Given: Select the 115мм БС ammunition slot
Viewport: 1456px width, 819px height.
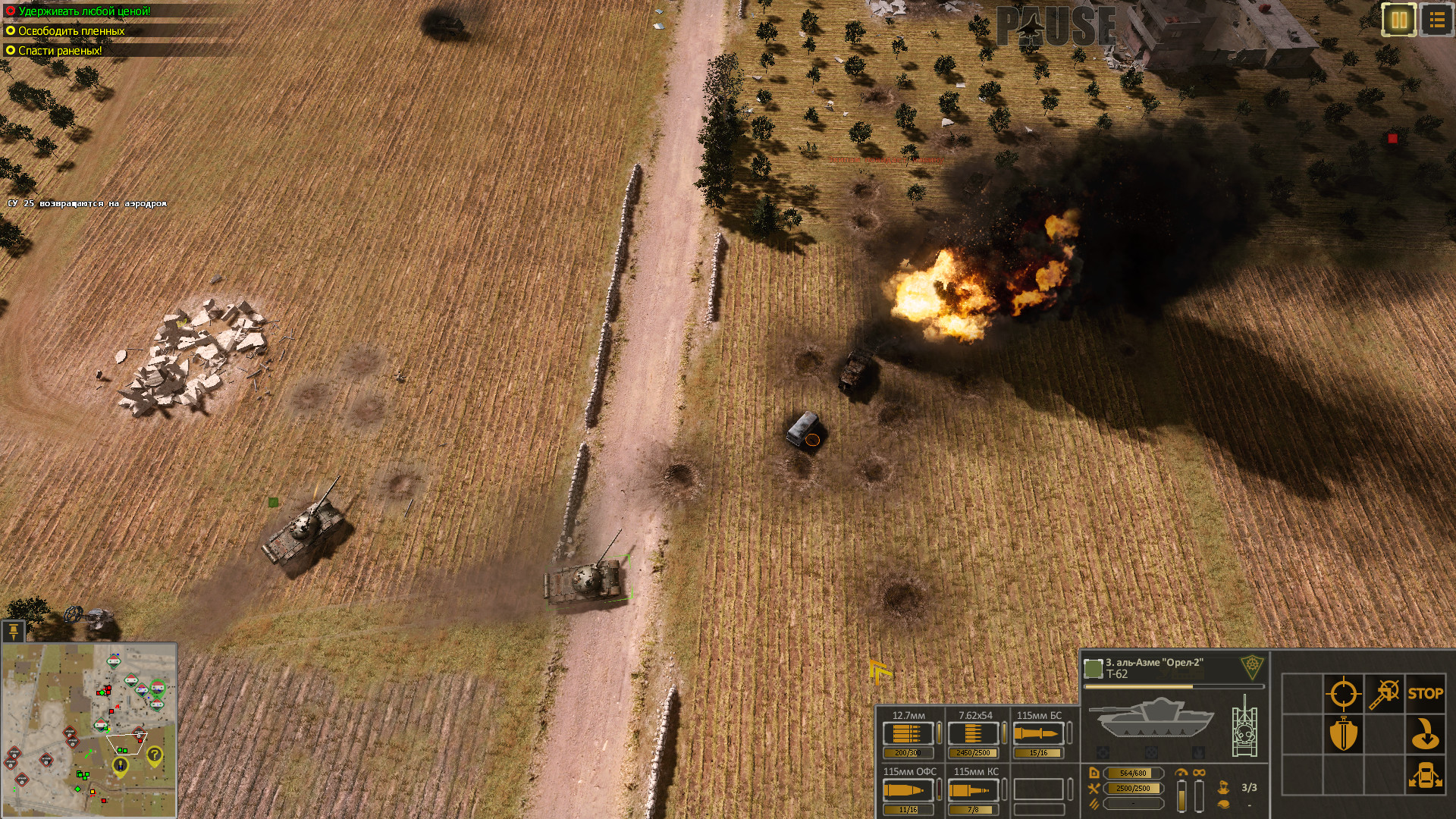Looking at the screenshot, I should coord(1040,734).
